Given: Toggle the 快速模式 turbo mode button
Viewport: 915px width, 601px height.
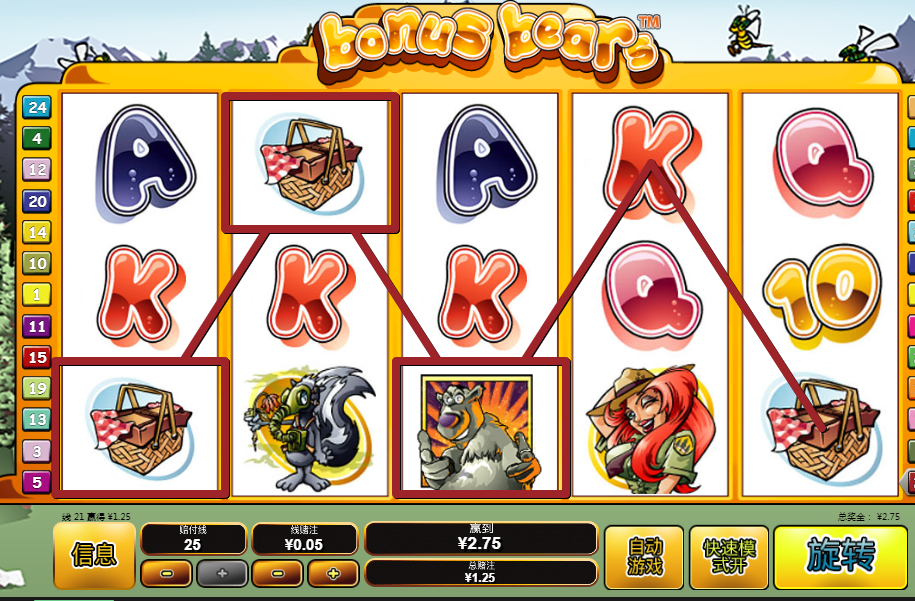Looking at the screenshot, I should click(728, 556).
